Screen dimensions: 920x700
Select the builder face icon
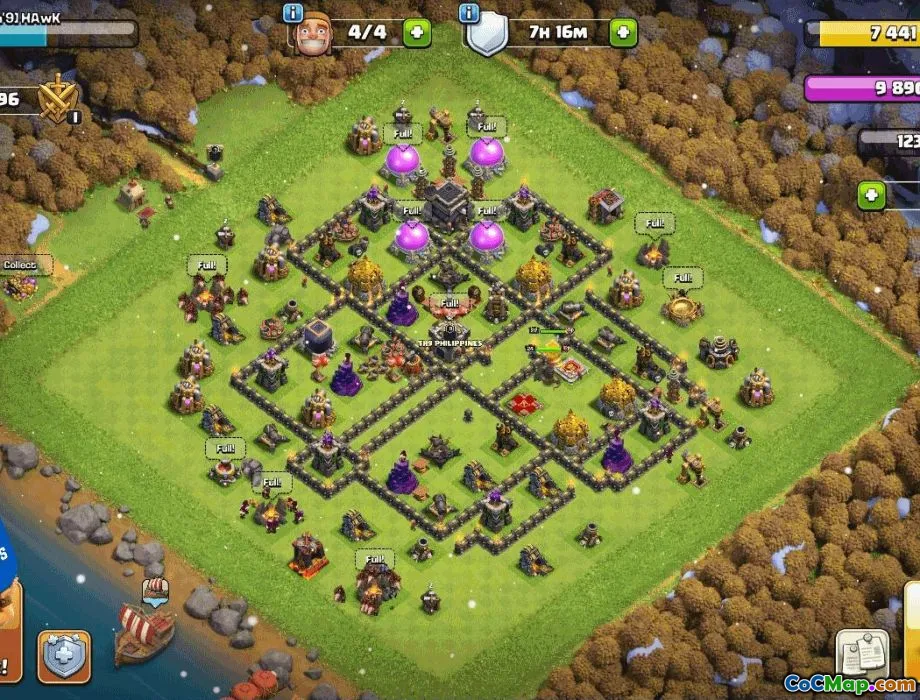(311, 35)
